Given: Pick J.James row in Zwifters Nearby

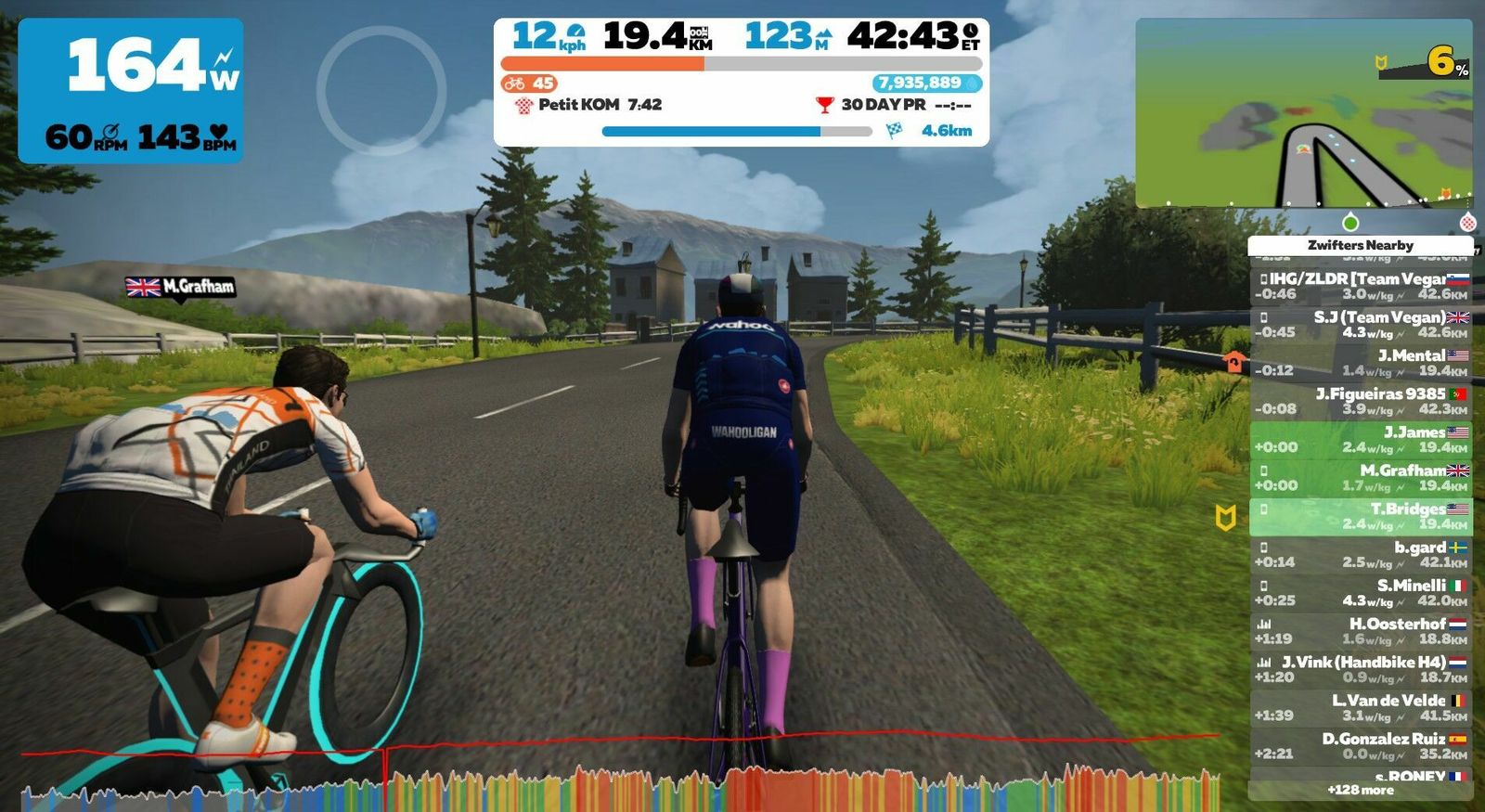Looking at the screenshot, I should coord(1361,439).
